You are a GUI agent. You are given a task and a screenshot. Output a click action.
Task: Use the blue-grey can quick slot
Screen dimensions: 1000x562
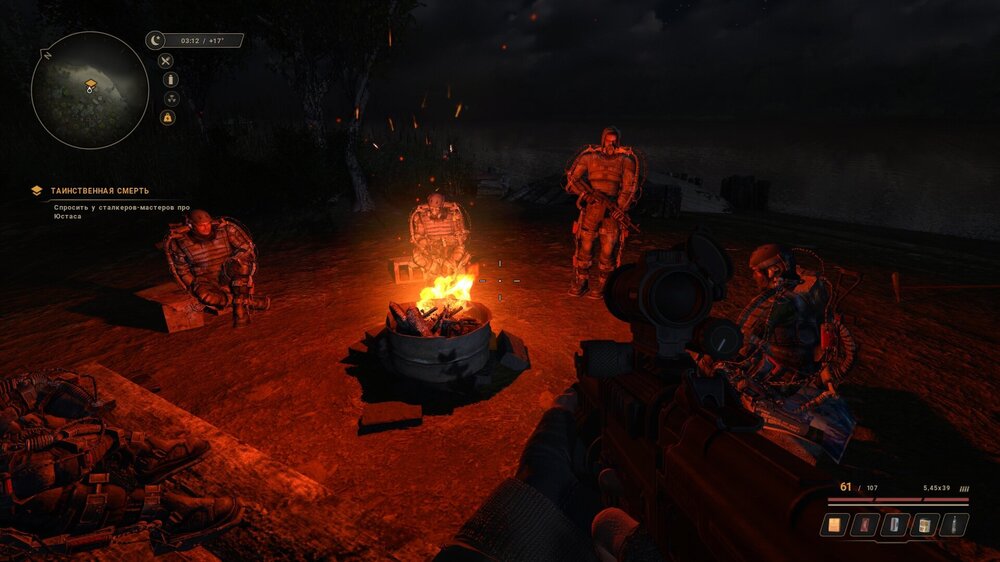pyautogui.click(x=894, y=524)
